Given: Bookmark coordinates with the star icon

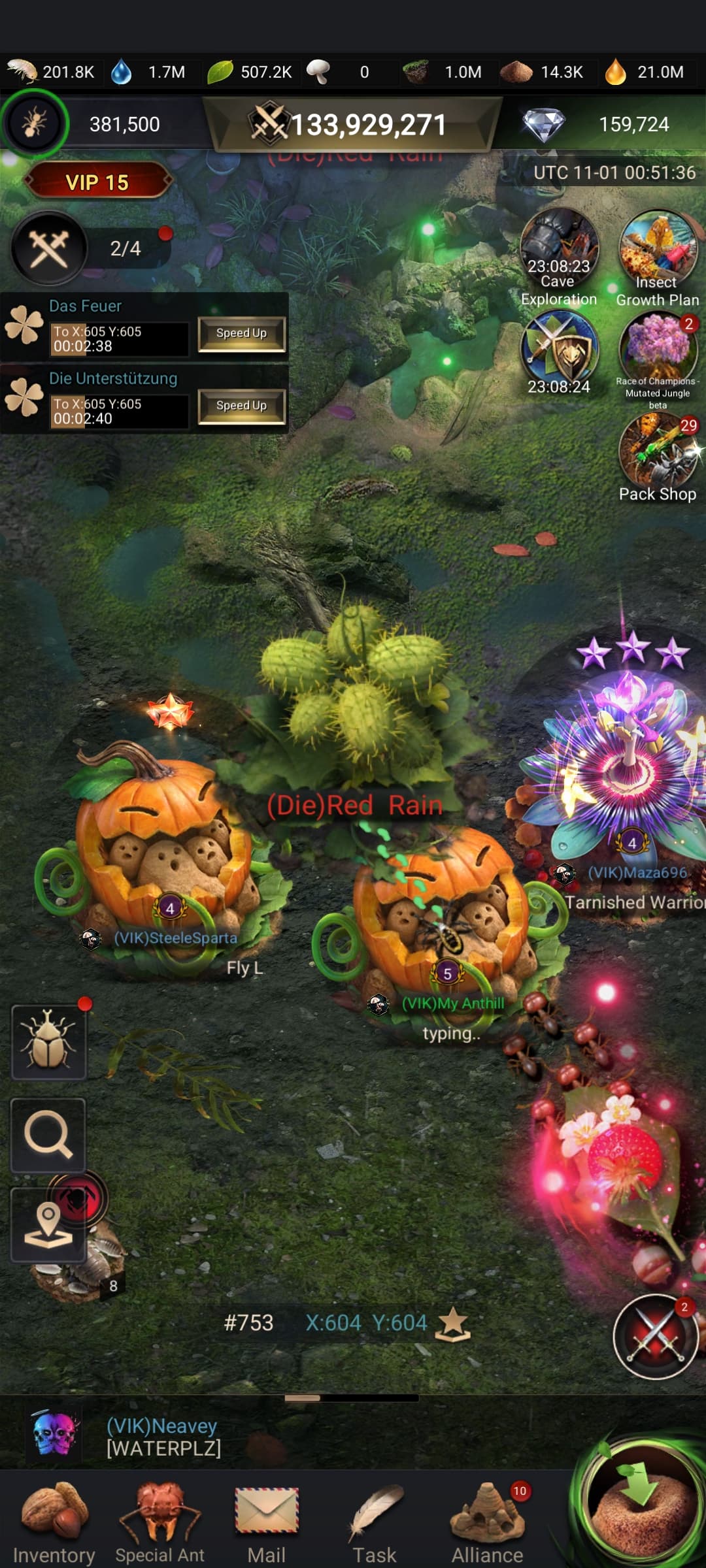Looking at the screenshot, I should click(x=453, y=1324).
